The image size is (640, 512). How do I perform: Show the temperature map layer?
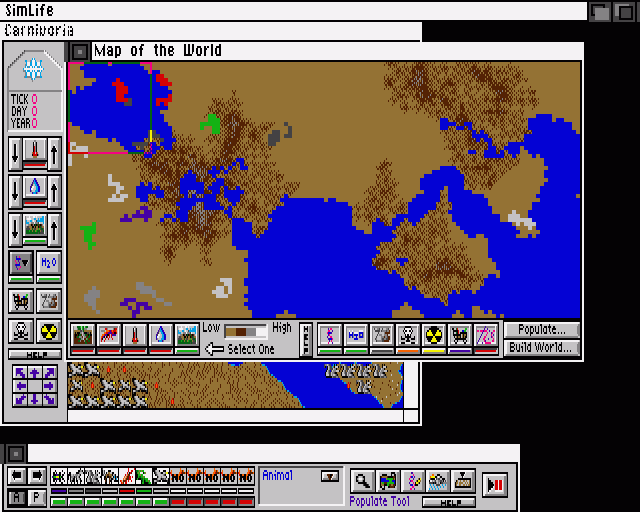click(134, 336)
